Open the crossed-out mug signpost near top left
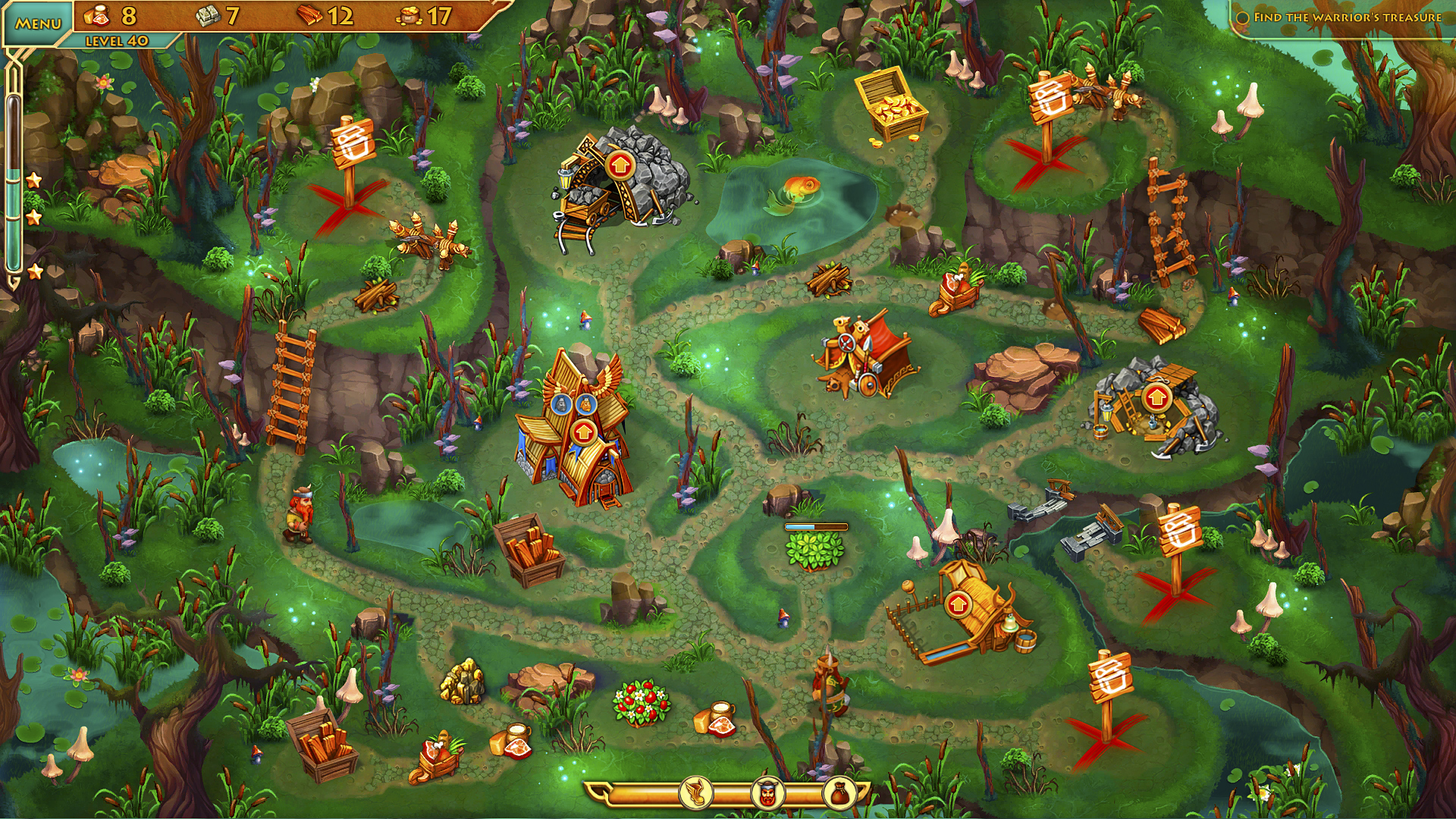 point(354,144)
